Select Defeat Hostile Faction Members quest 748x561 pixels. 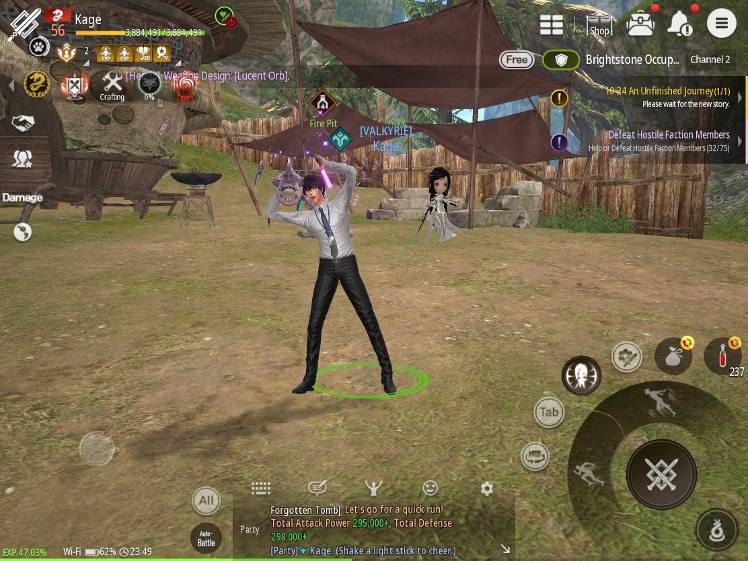(x=671, y=141)
